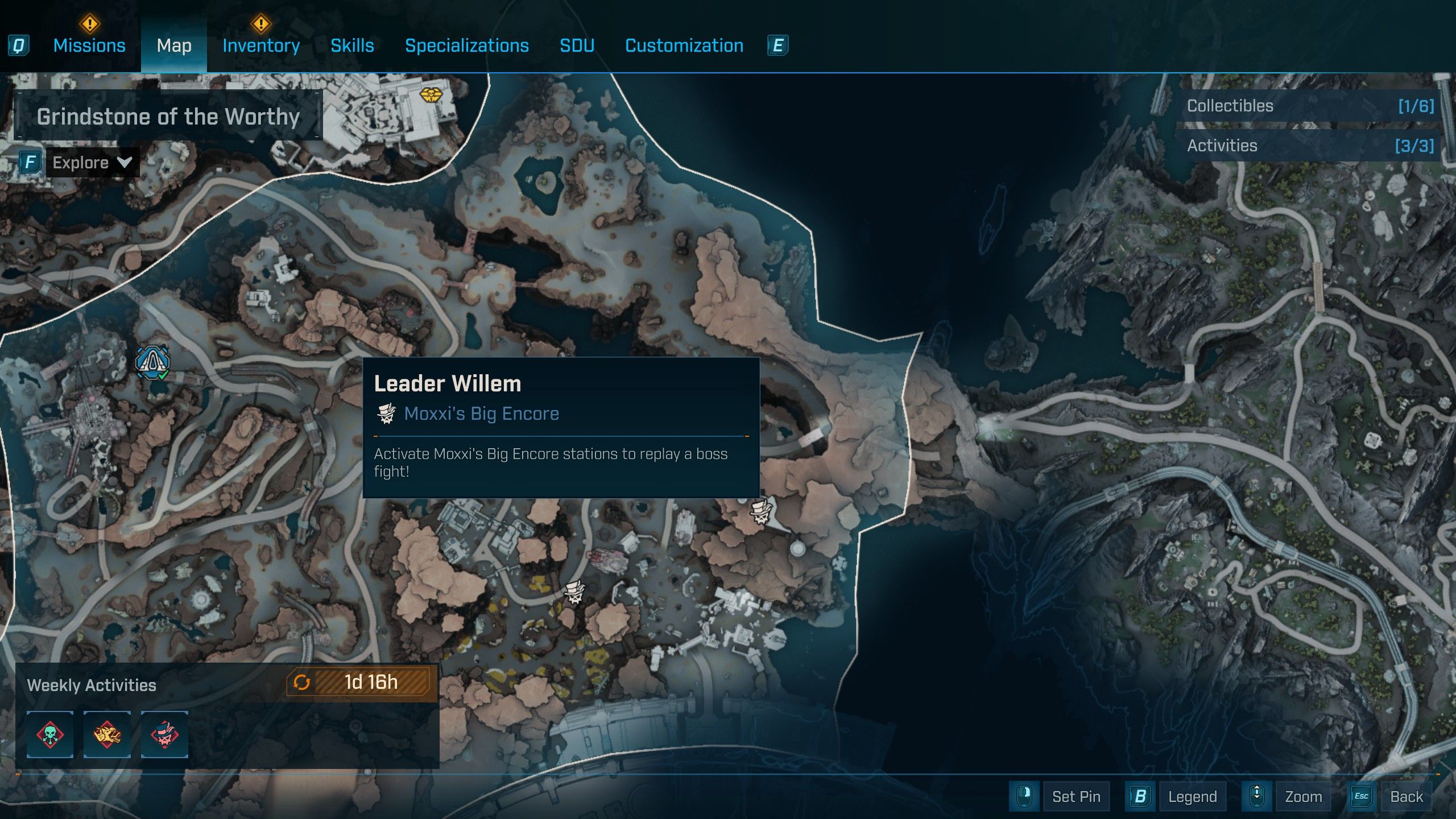Open the map Legend
Image resolution: width=1456 pixels, height=819 pixels.
[x=1192, y=796]
